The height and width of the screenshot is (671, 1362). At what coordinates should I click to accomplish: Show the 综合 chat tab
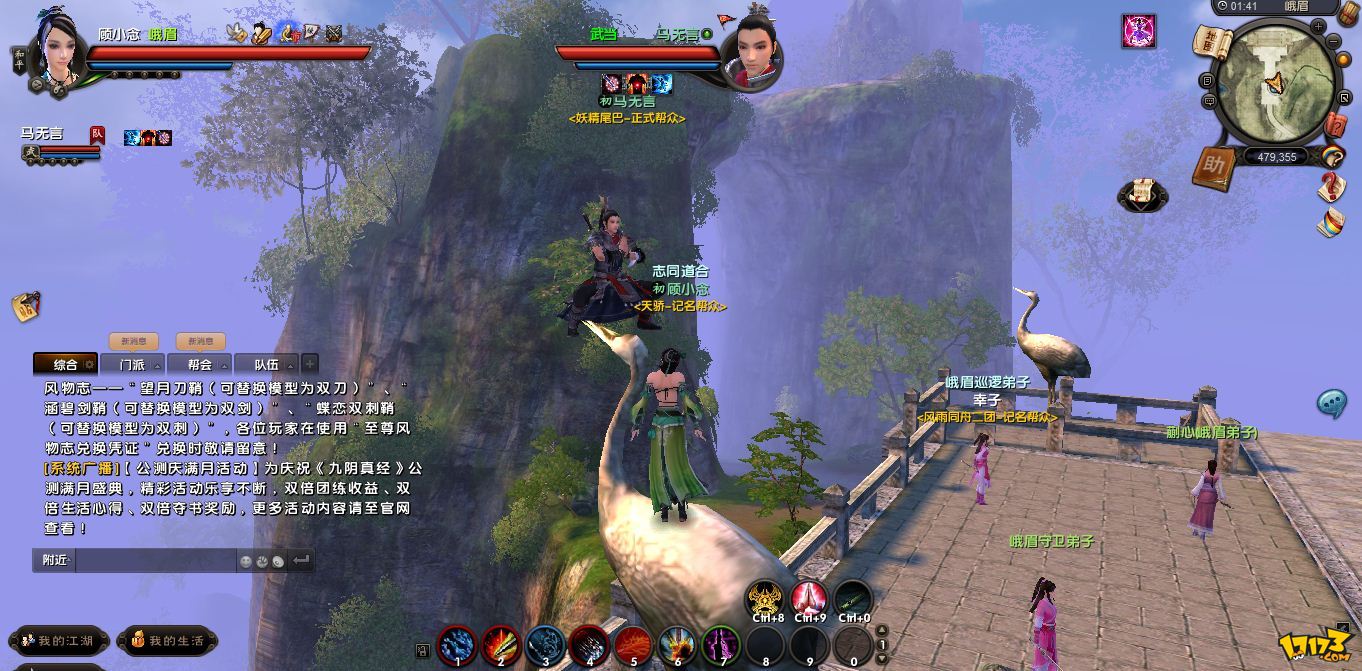pyautogui.click(x=66, y=365)
